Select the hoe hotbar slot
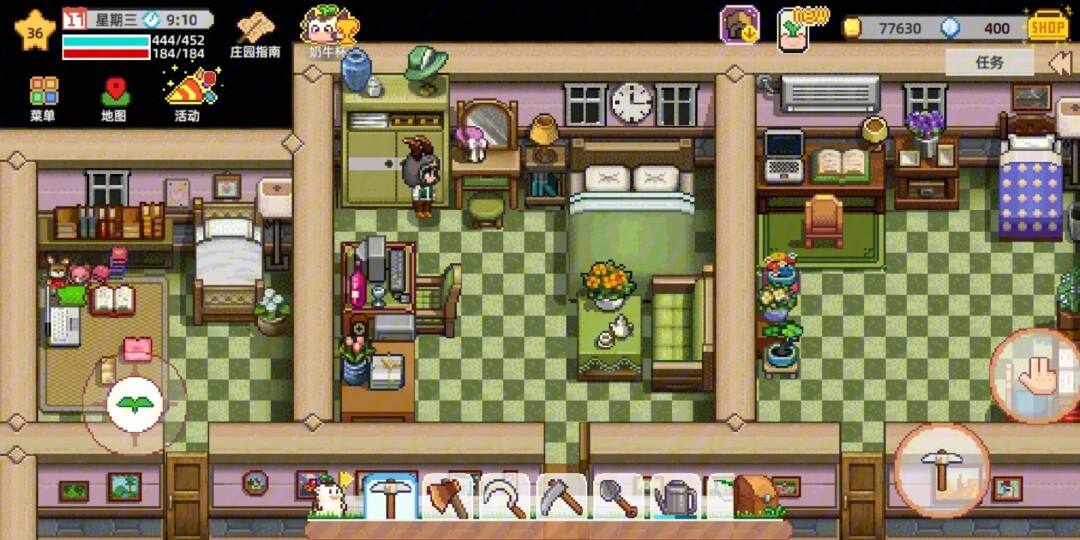This screenshot has width=1080, height=540. tap(560, 495)
